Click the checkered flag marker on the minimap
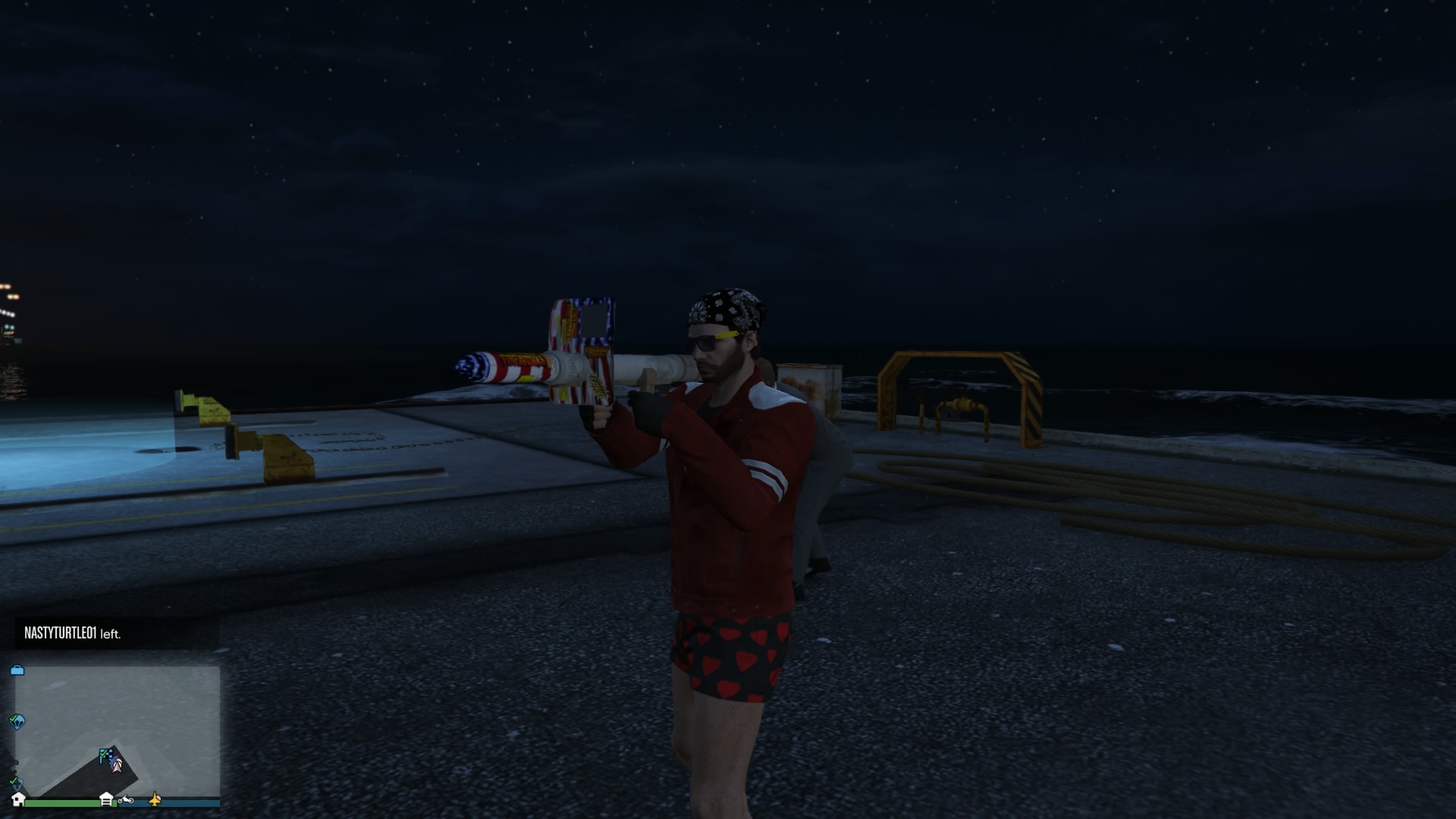The height and width of the screenshot is (819, 1456). (x=105, y=755)
